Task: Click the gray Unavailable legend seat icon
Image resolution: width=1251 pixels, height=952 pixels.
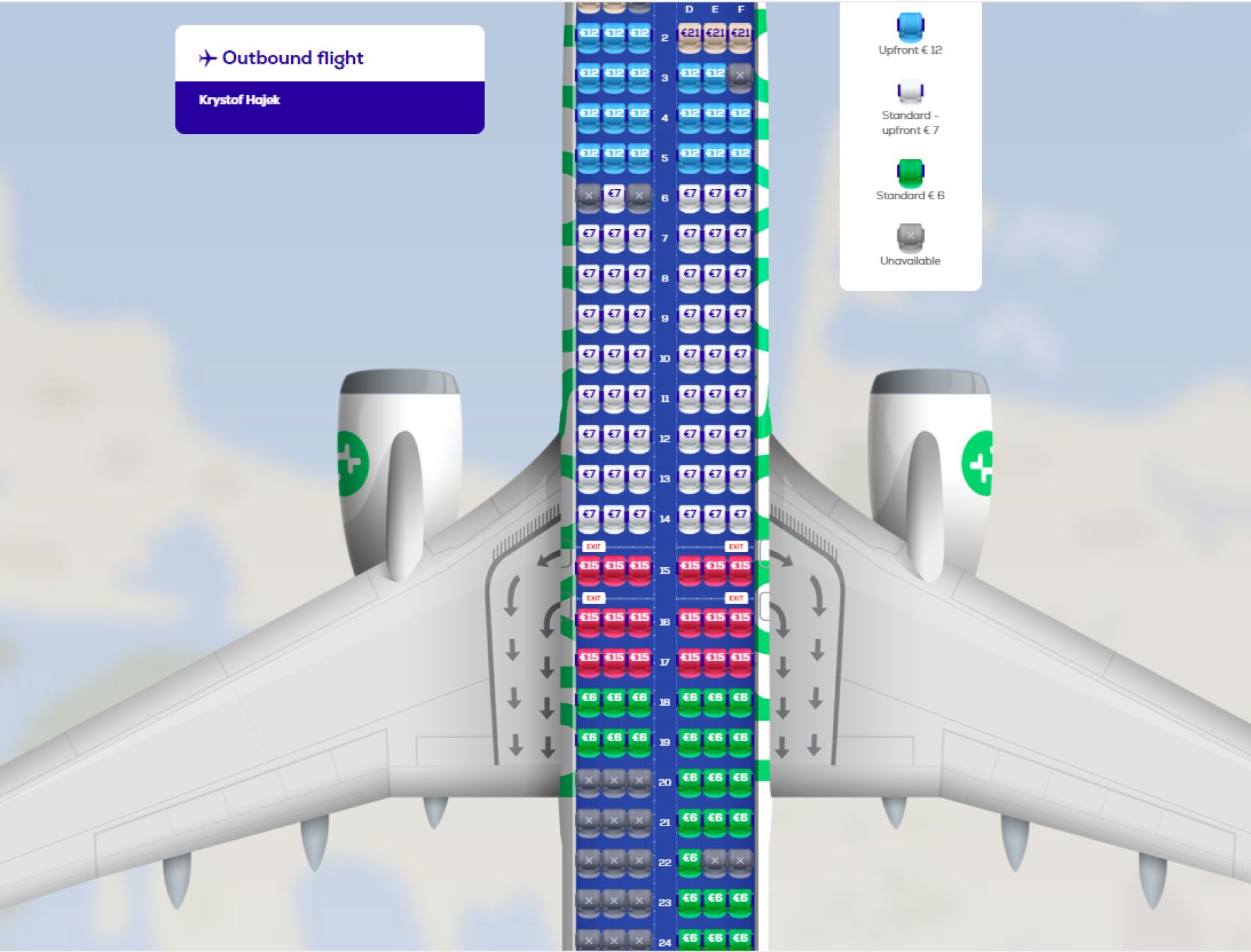Action: pos(910,238)
